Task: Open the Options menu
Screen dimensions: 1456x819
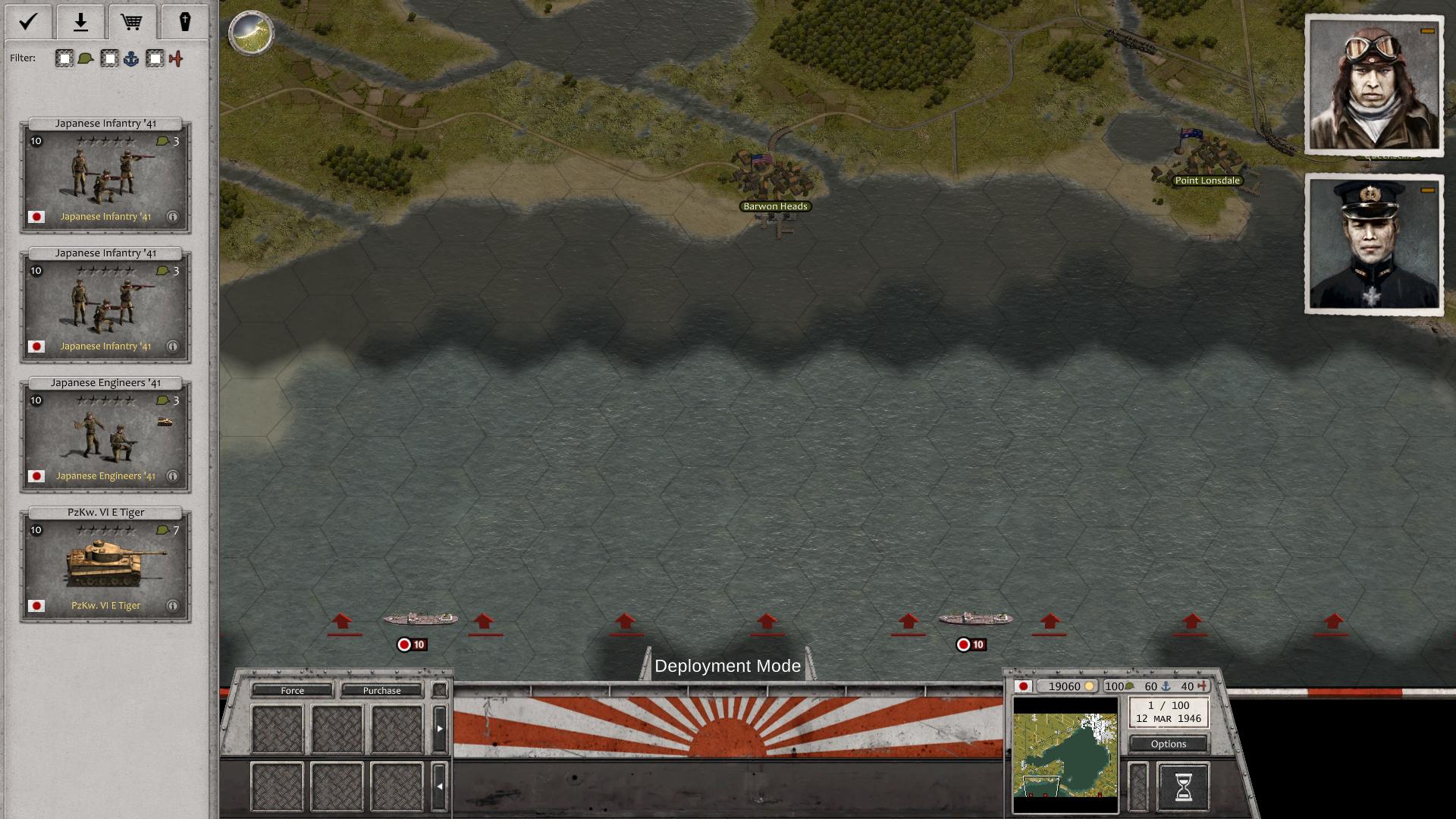Action: (1168, 744)
